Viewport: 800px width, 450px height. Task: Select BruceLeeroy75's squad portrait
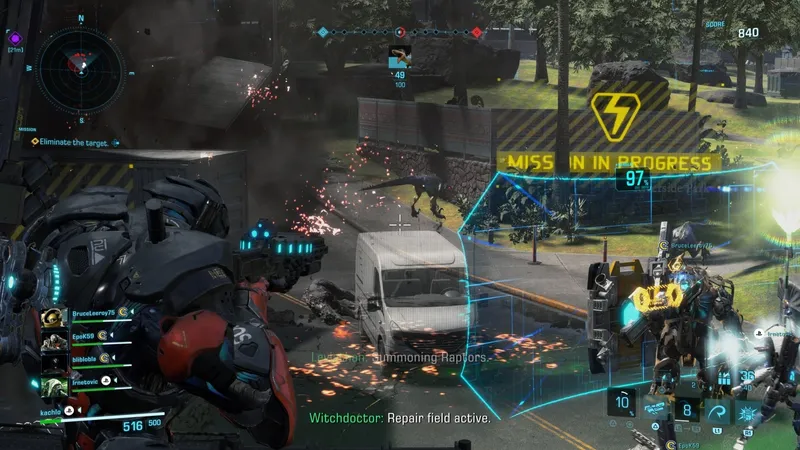(x=56, y=316)
